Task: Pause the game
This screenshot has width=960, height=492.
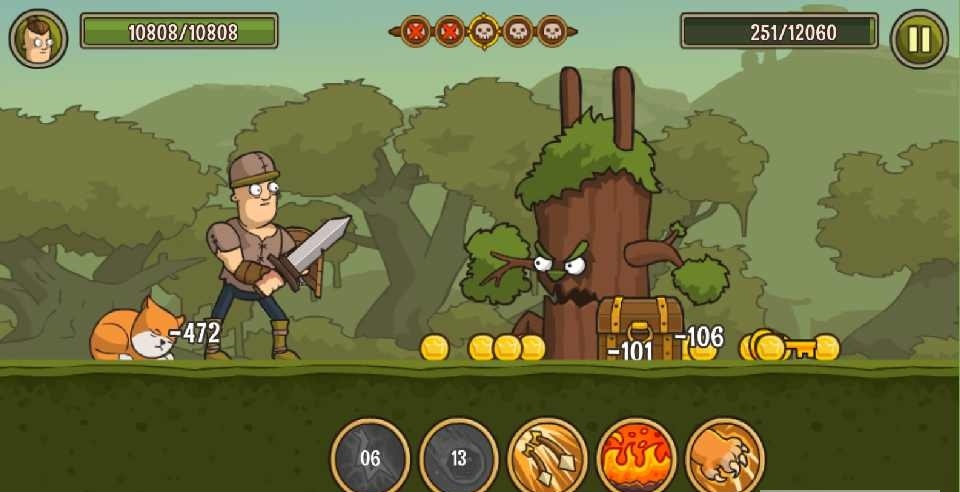Action: pos(918,39)
